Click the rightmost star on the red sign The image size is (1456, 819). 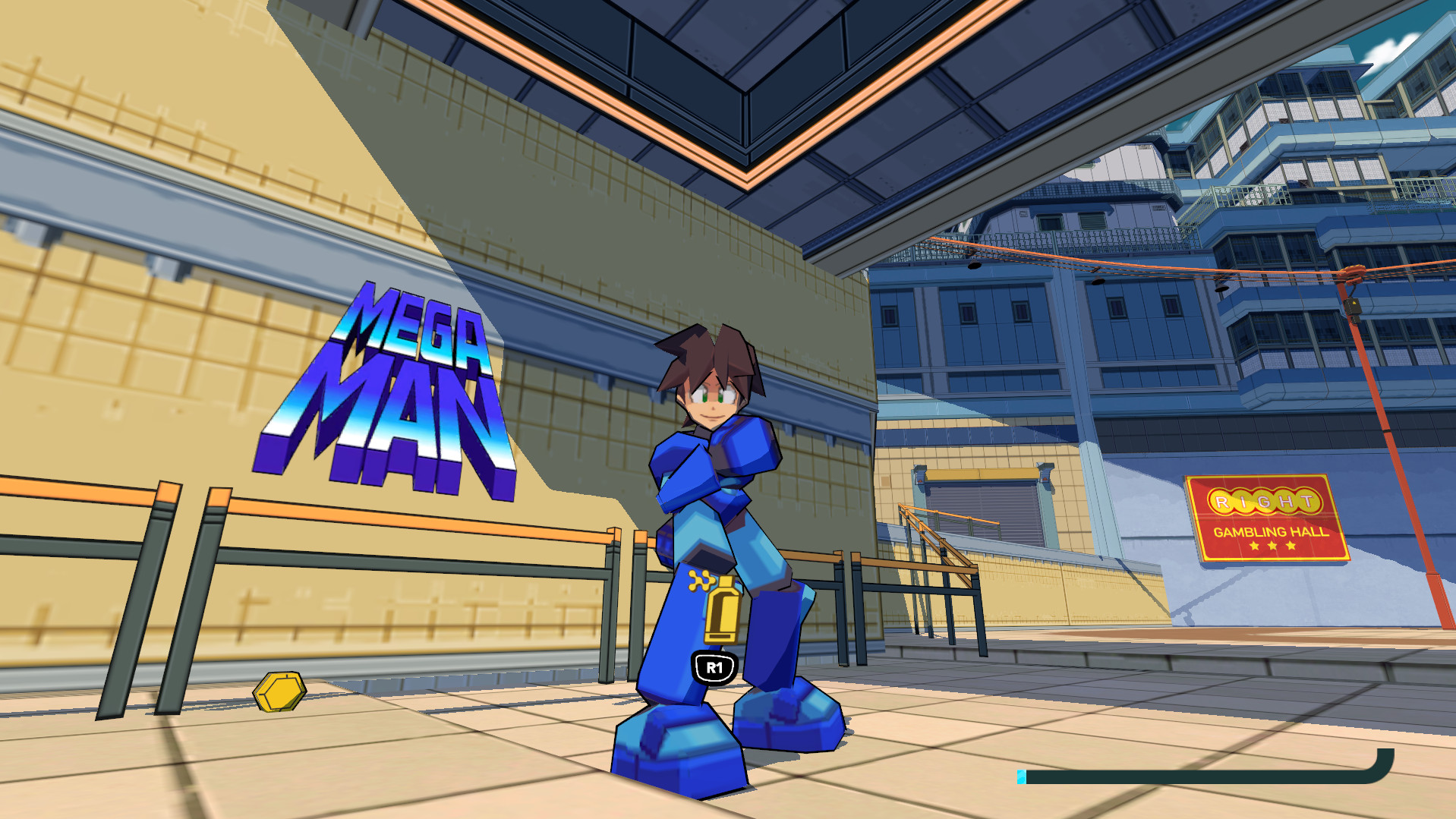coord(1291,545)
